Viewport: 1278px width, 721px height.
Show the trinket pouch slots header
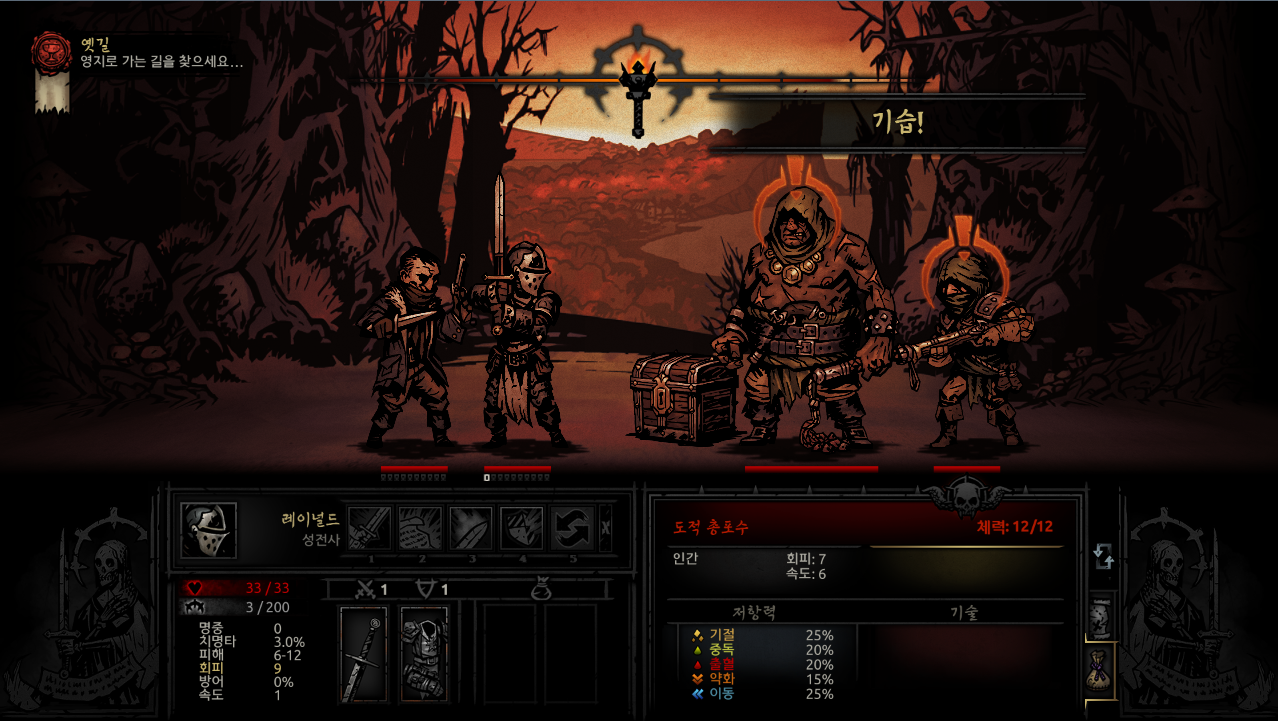(x=541, y=591)
